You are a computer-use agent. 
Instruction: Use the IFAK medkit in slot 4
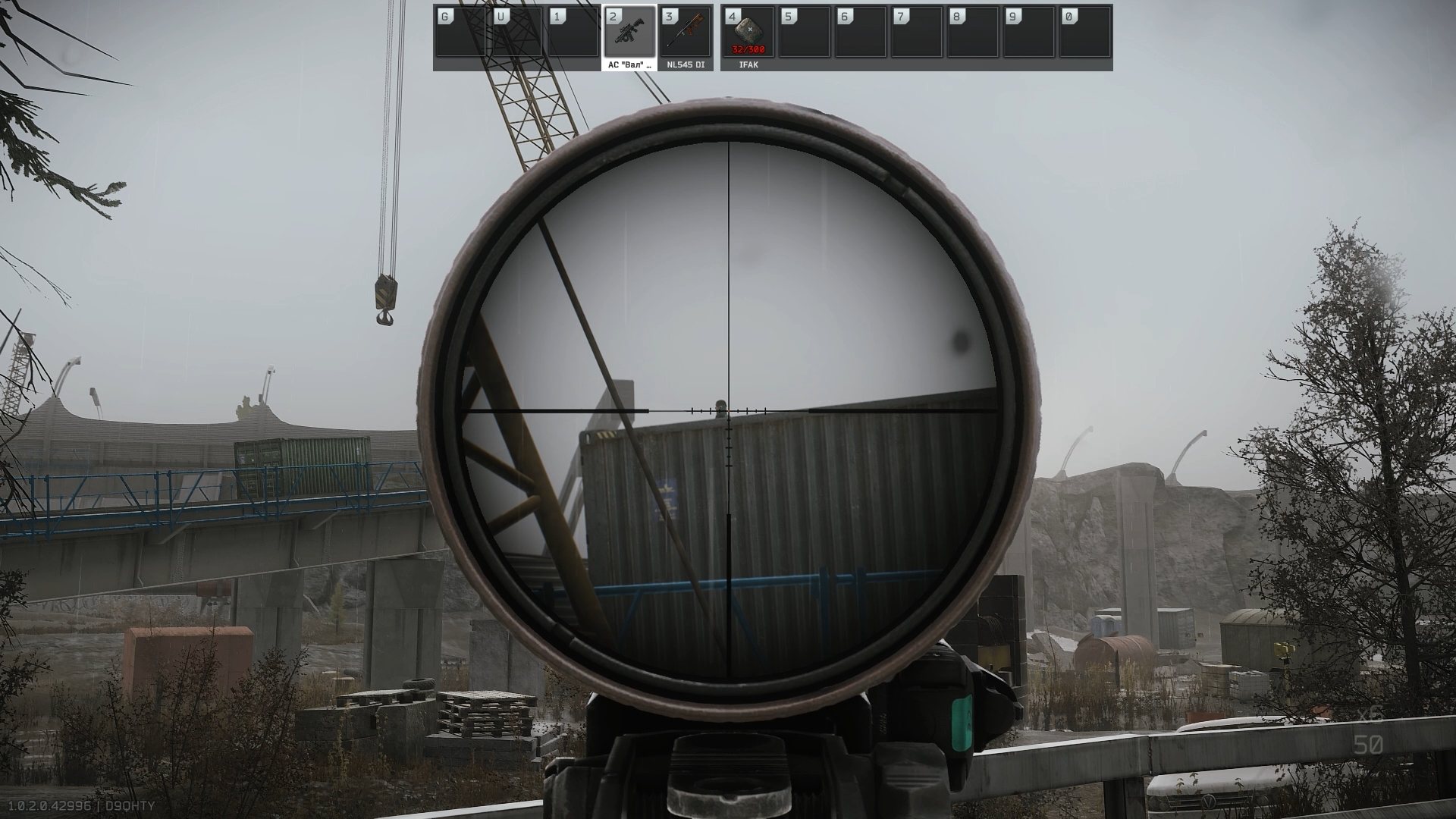pos(749,32)
